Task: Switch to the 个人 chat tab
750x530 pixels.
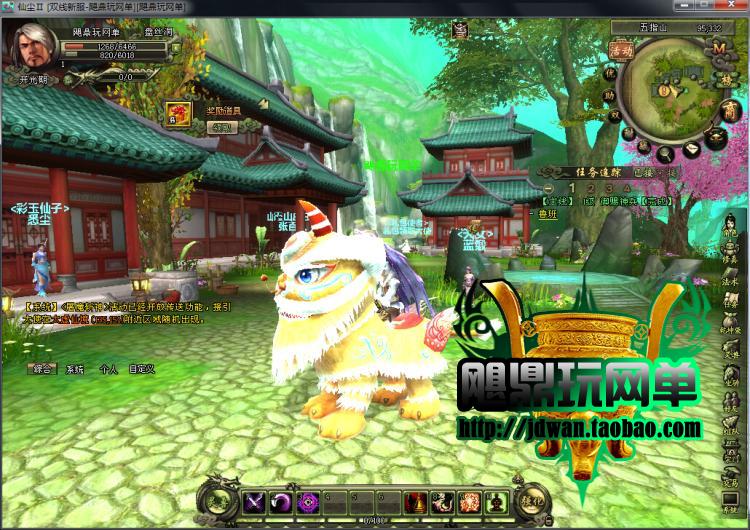Action: (x=108, y=369)
